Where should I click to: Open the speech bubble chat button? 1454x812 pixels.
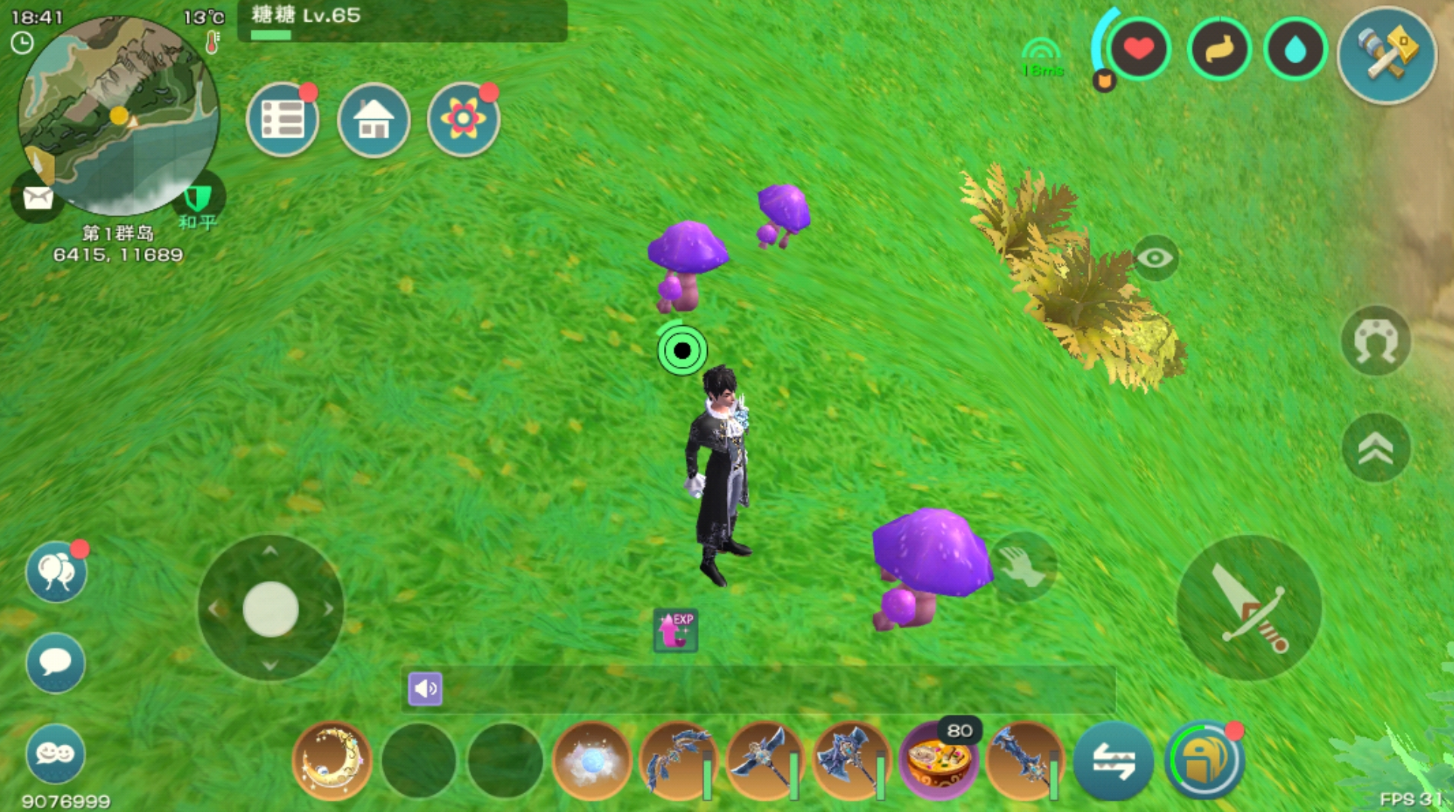pos(55,662)
